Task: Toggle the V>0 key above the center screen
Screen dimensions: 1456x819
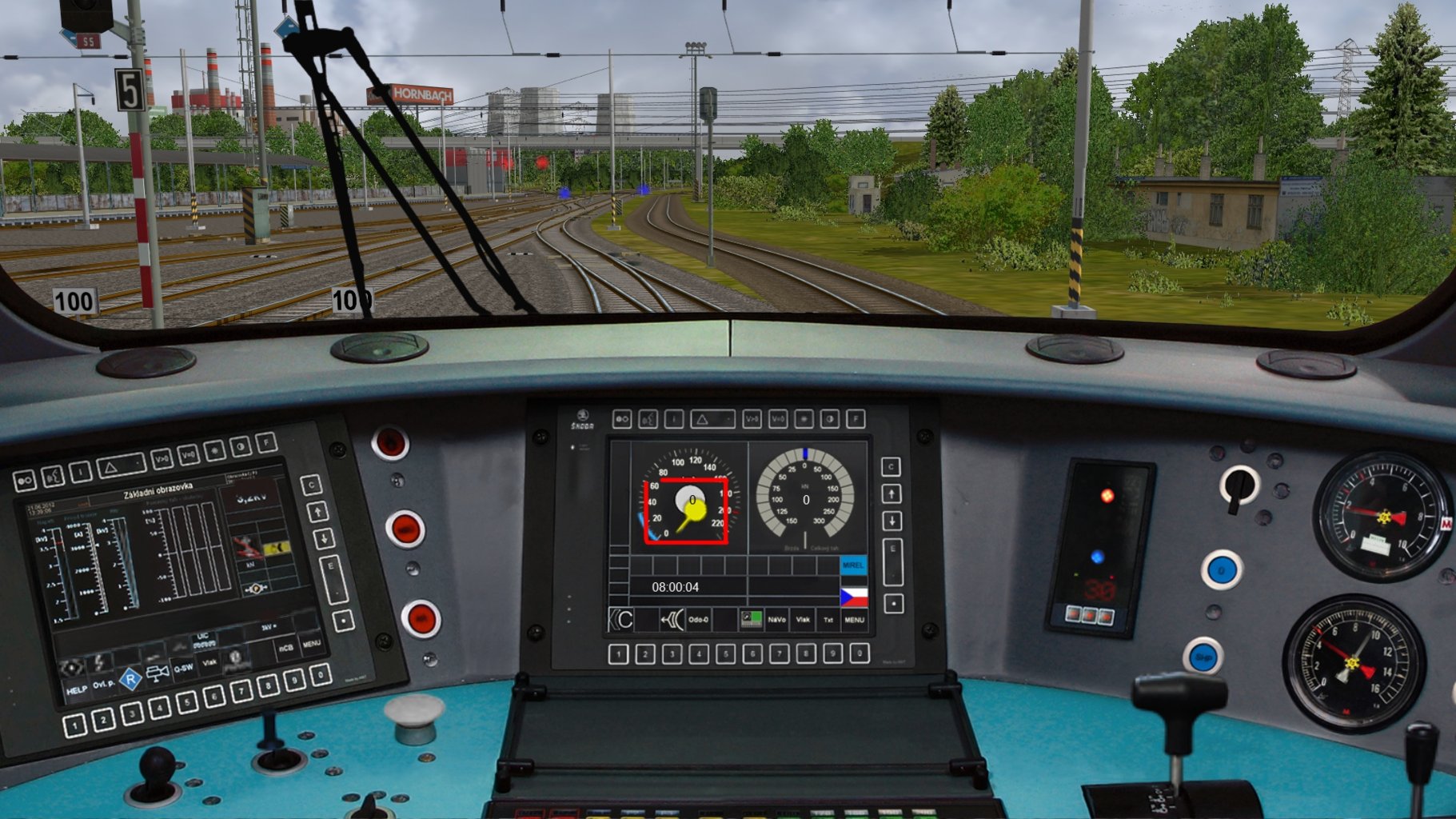Action: pyautogui.click(x=753, y=420)
